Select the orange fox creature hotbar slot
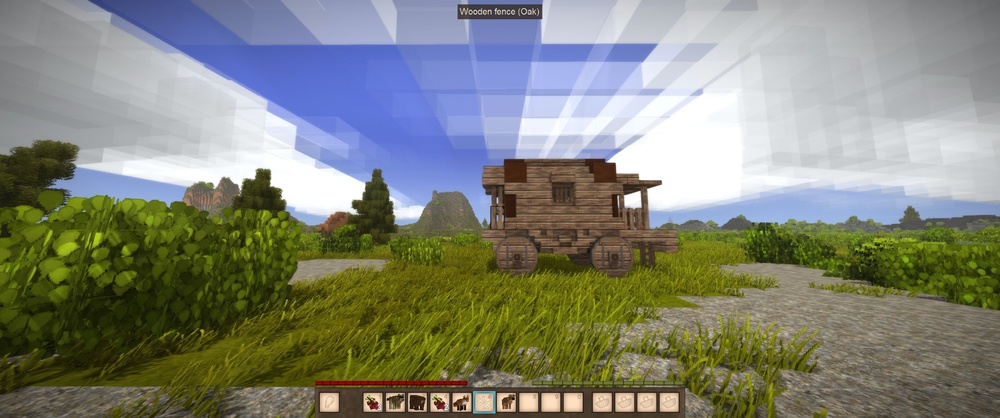 point(461,403)
